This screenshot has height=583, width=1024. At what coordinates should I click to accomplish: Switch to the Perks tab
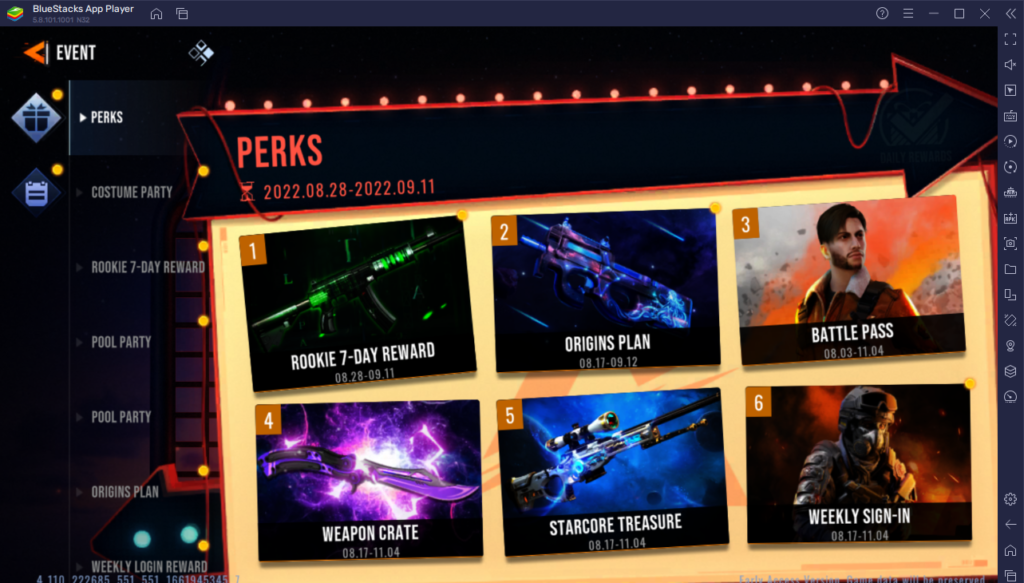tap(106, 117)
